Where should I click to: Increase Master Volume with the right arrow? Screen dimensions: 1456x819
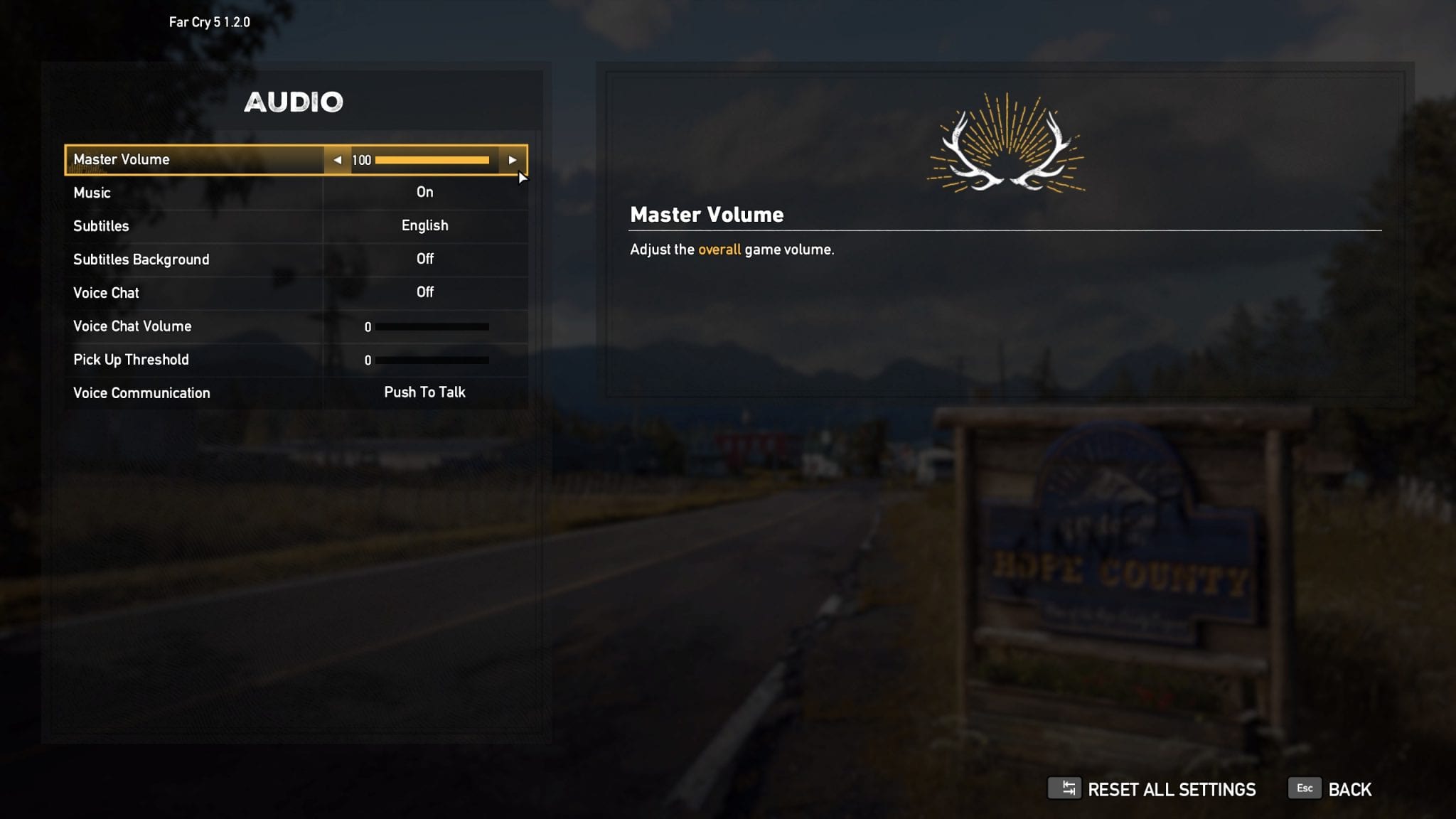coord(512,160)
